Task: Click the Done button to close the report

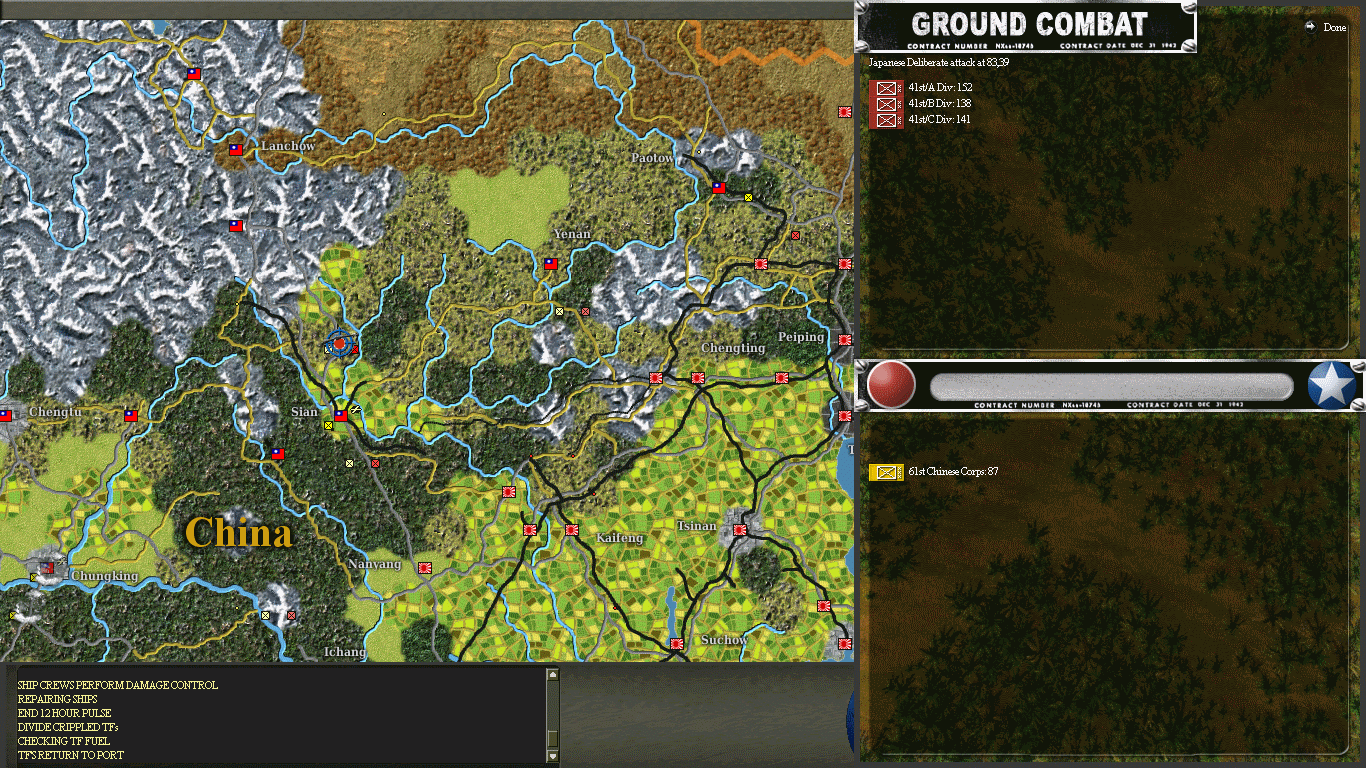Action: coord(1333,28)
